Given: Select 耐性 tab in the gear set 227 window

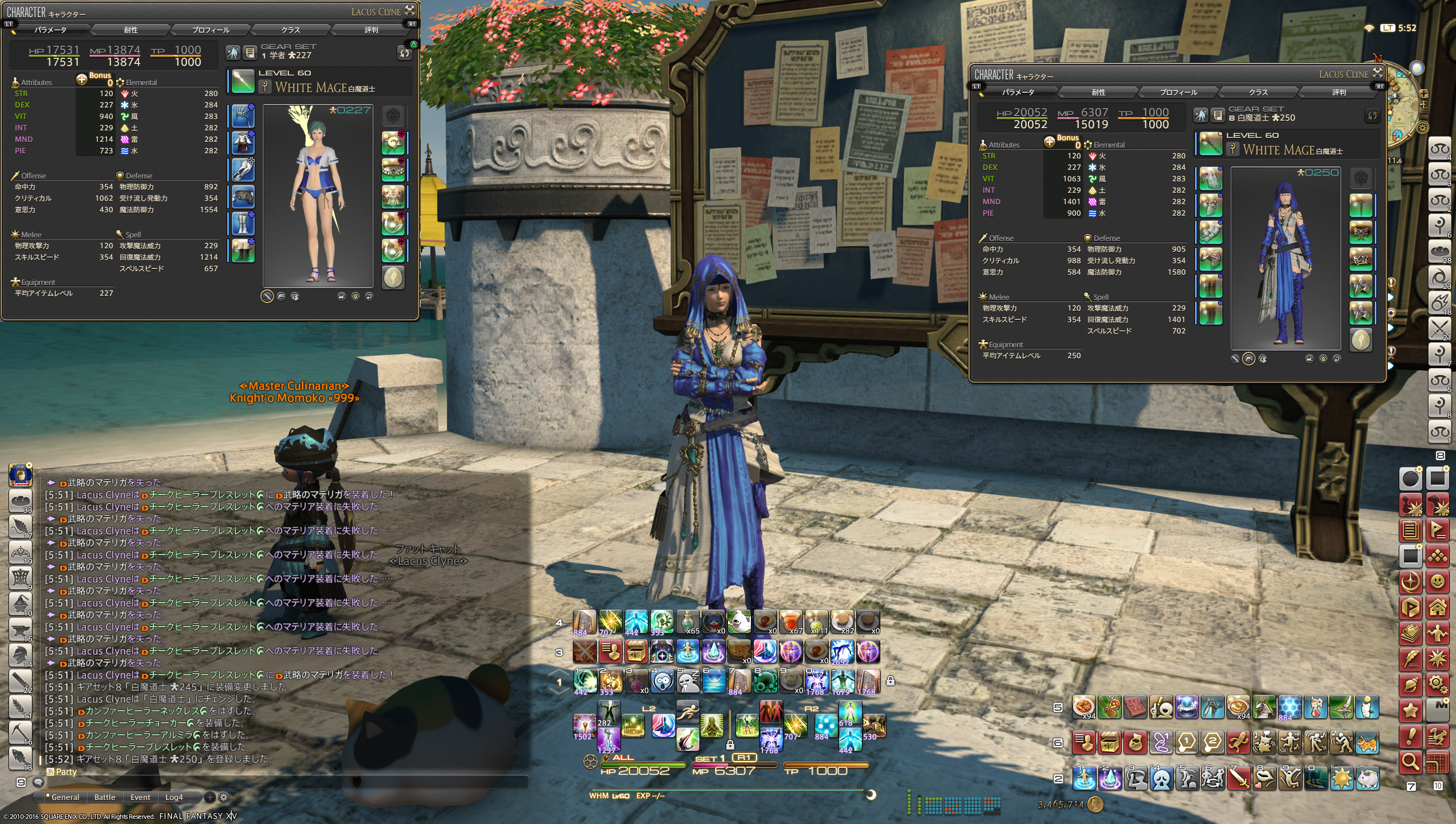Looking at the screenshot, I should point(130,30).
